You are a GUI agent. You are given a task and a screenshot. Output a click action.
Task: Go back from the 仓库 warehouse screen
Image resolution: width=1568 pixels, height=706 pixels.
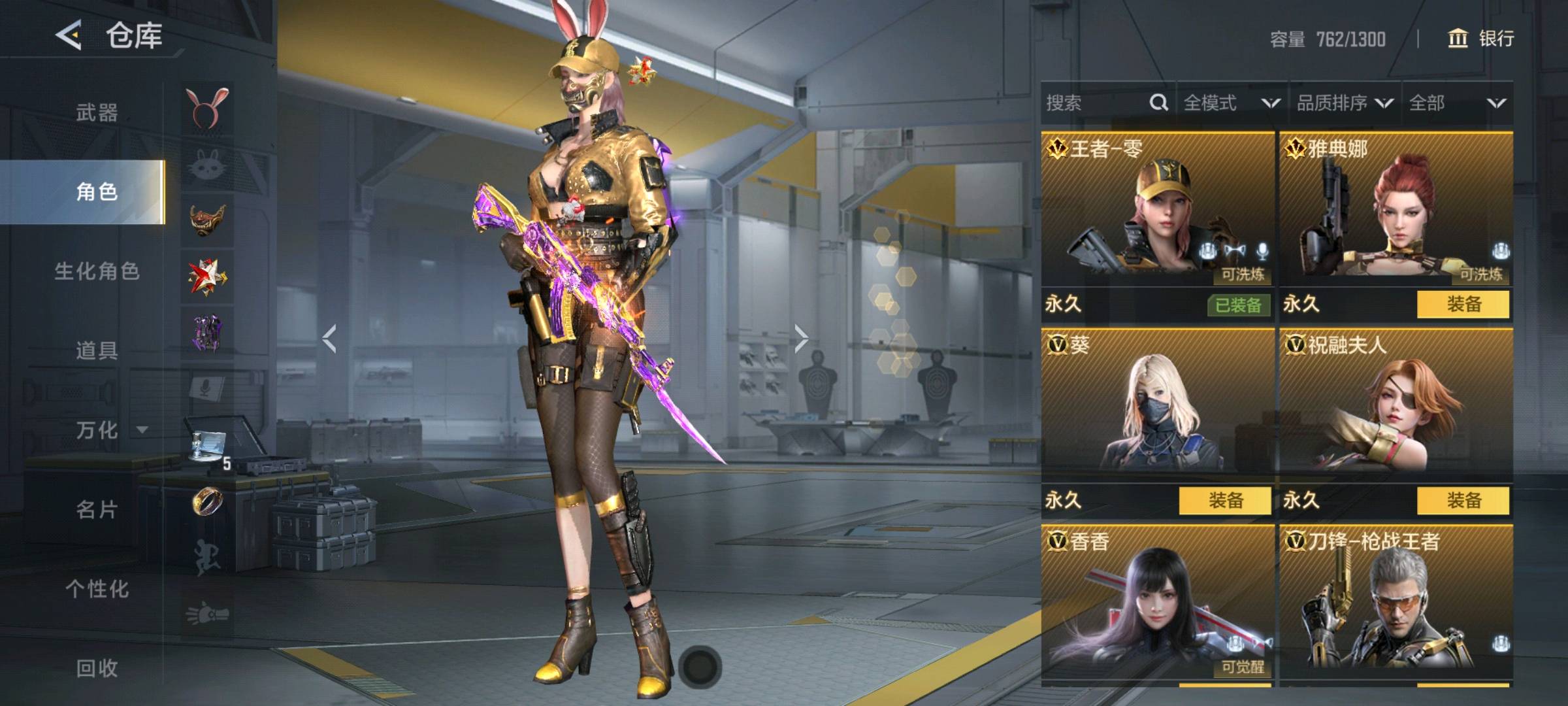pos(69,35)
